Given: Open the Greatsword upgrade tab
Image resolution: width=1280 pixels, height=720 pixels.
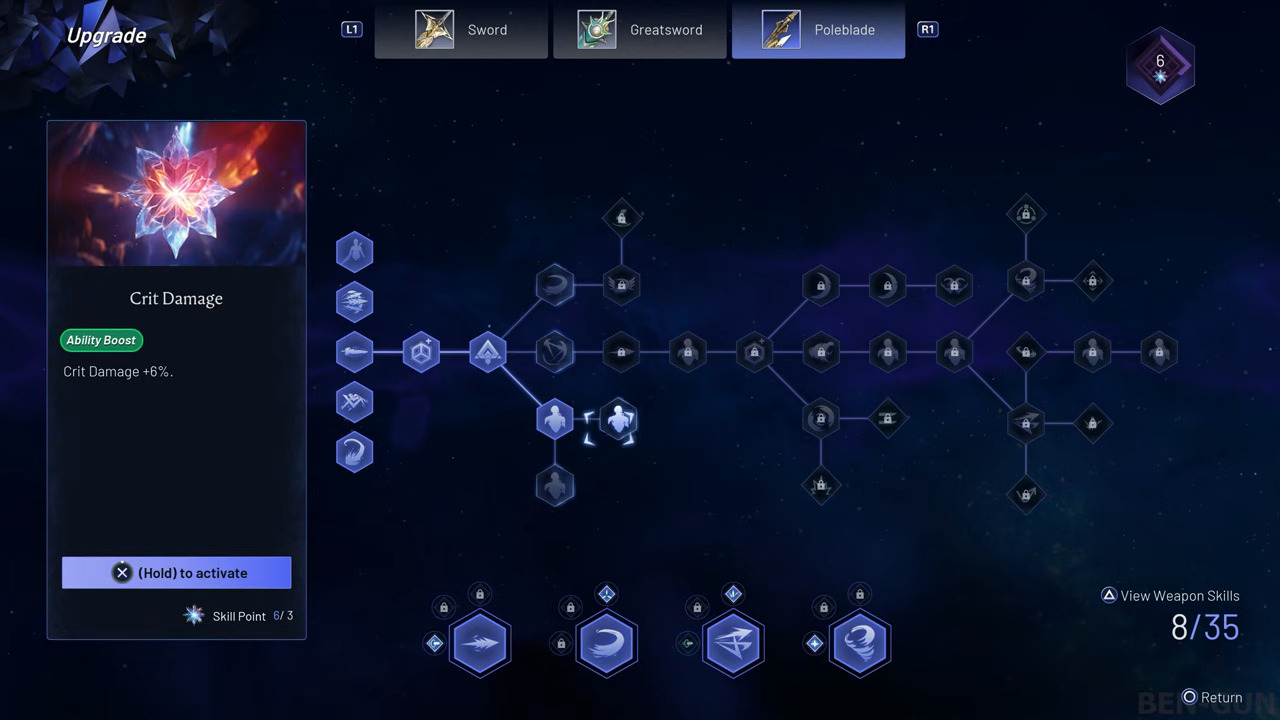Looking at the screenshot, I should pyautogui.click(x=640, y=30).
